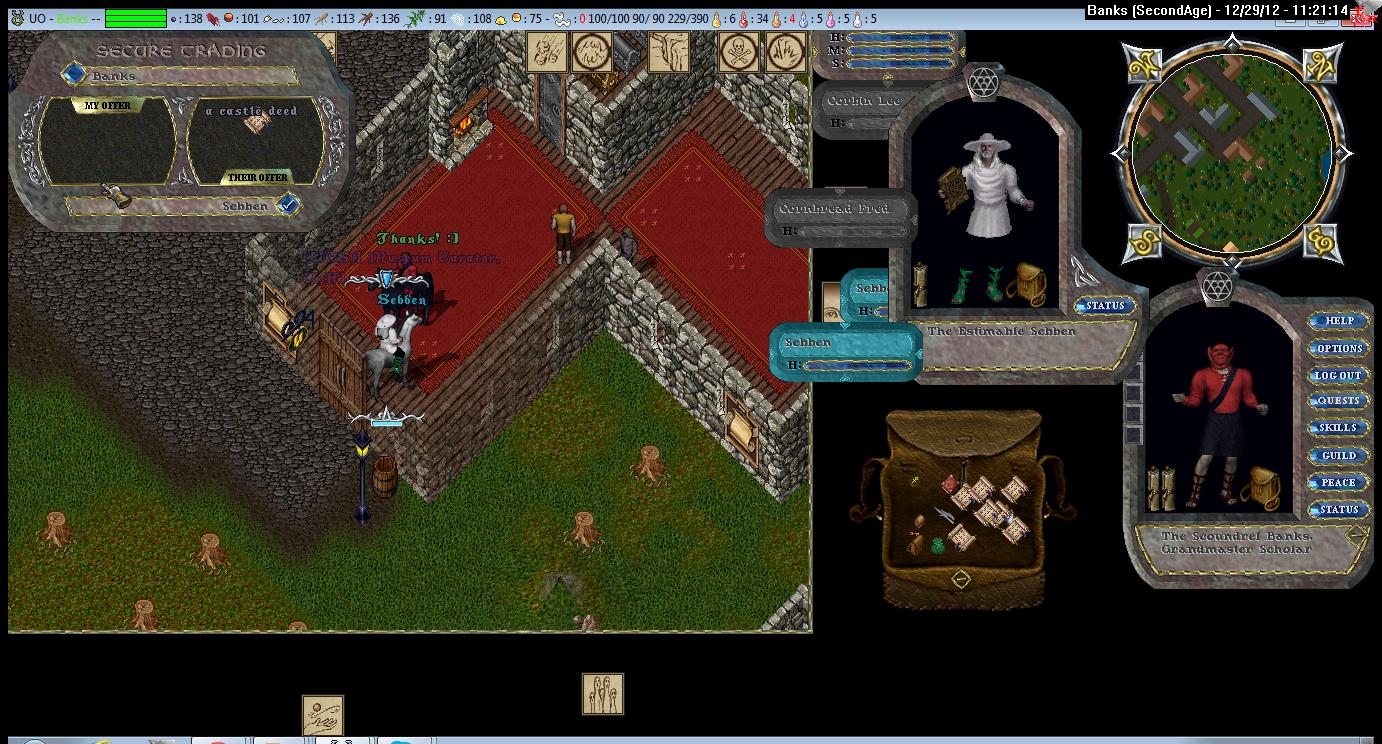Open the QUESTS log

[x=1338, y=401]
